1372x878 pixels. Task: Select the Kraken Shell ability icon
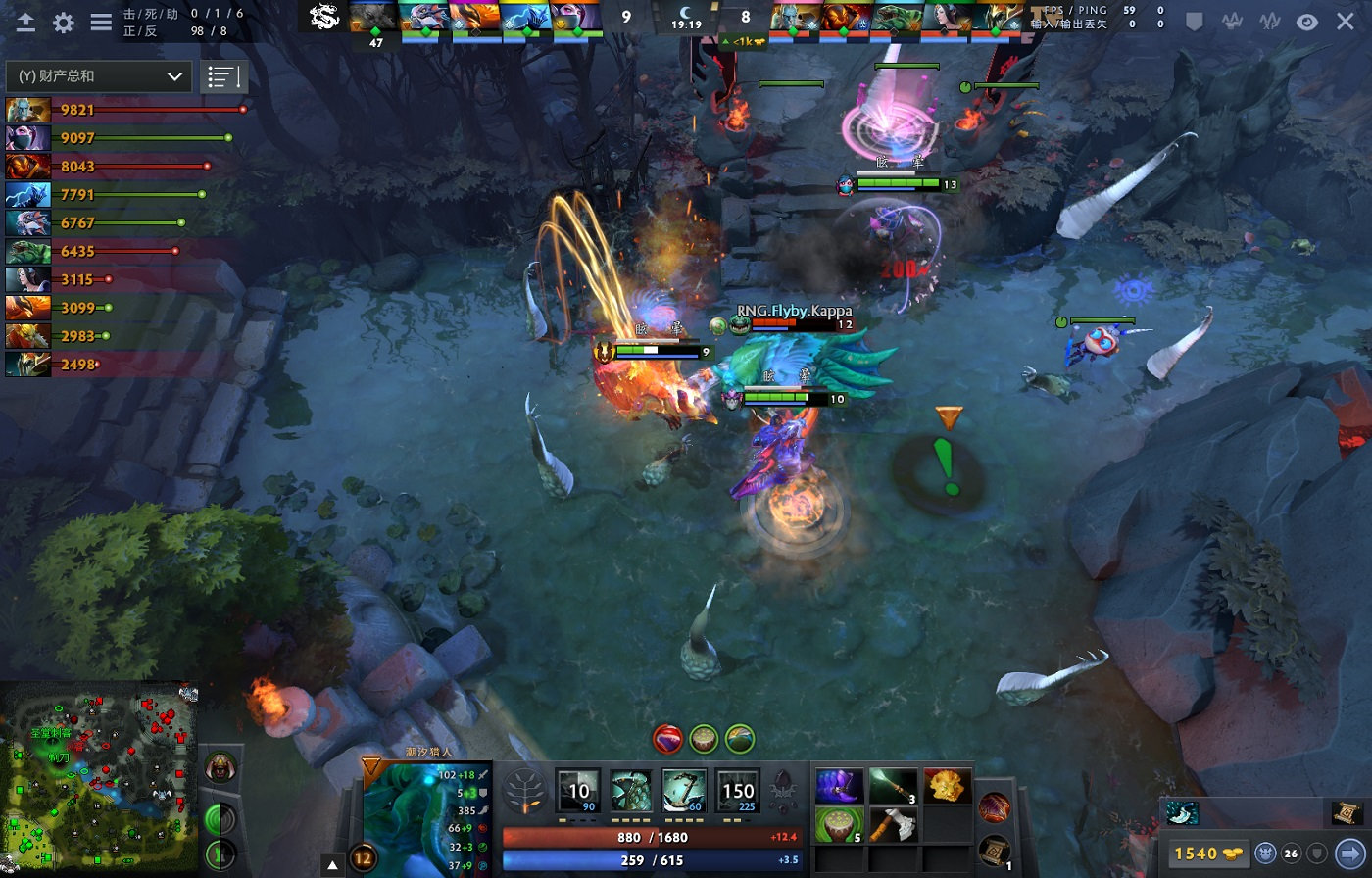point(632,792)
